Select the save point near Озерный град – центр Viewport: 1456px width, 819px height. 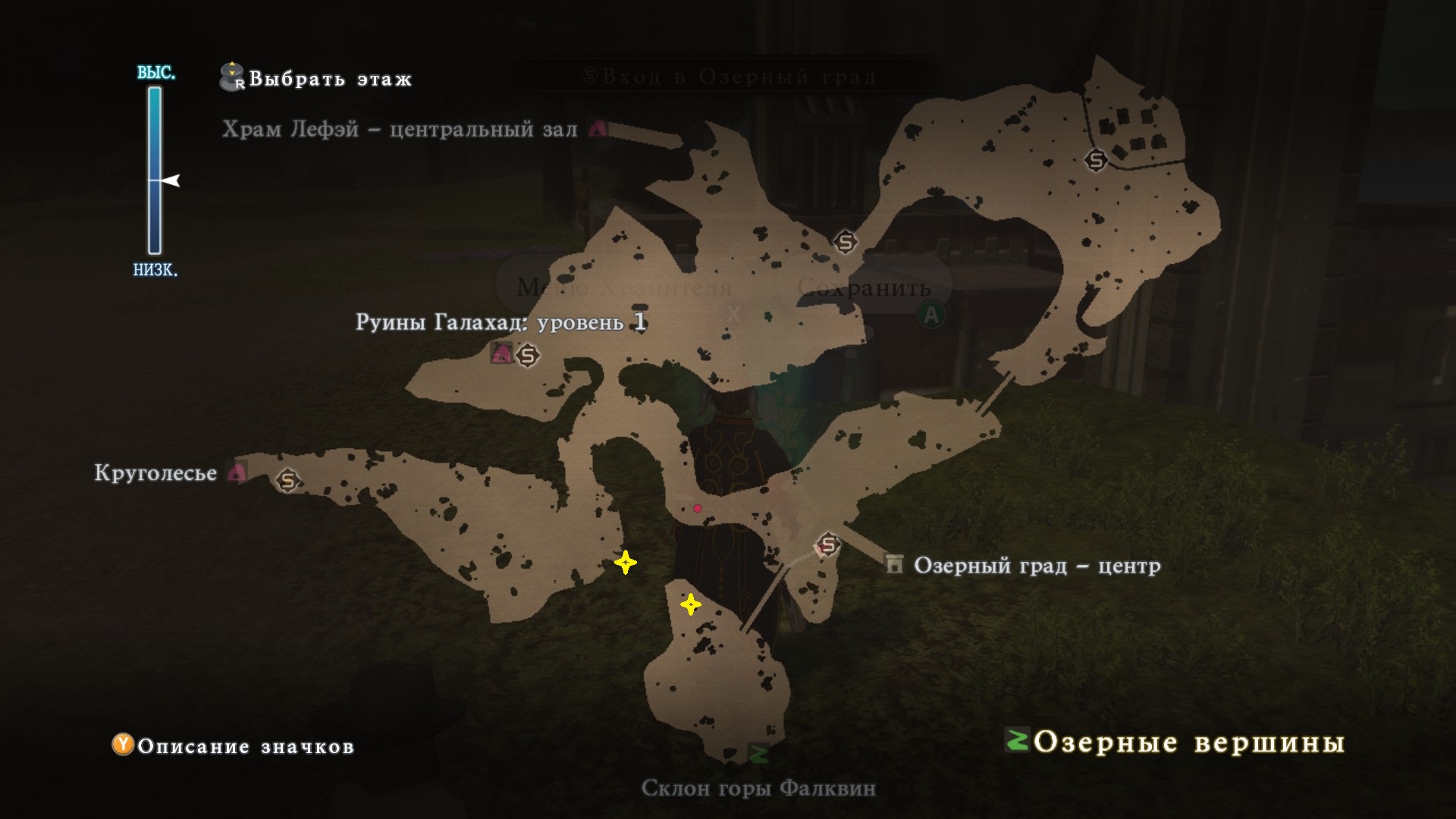click(x=827, y=544)
